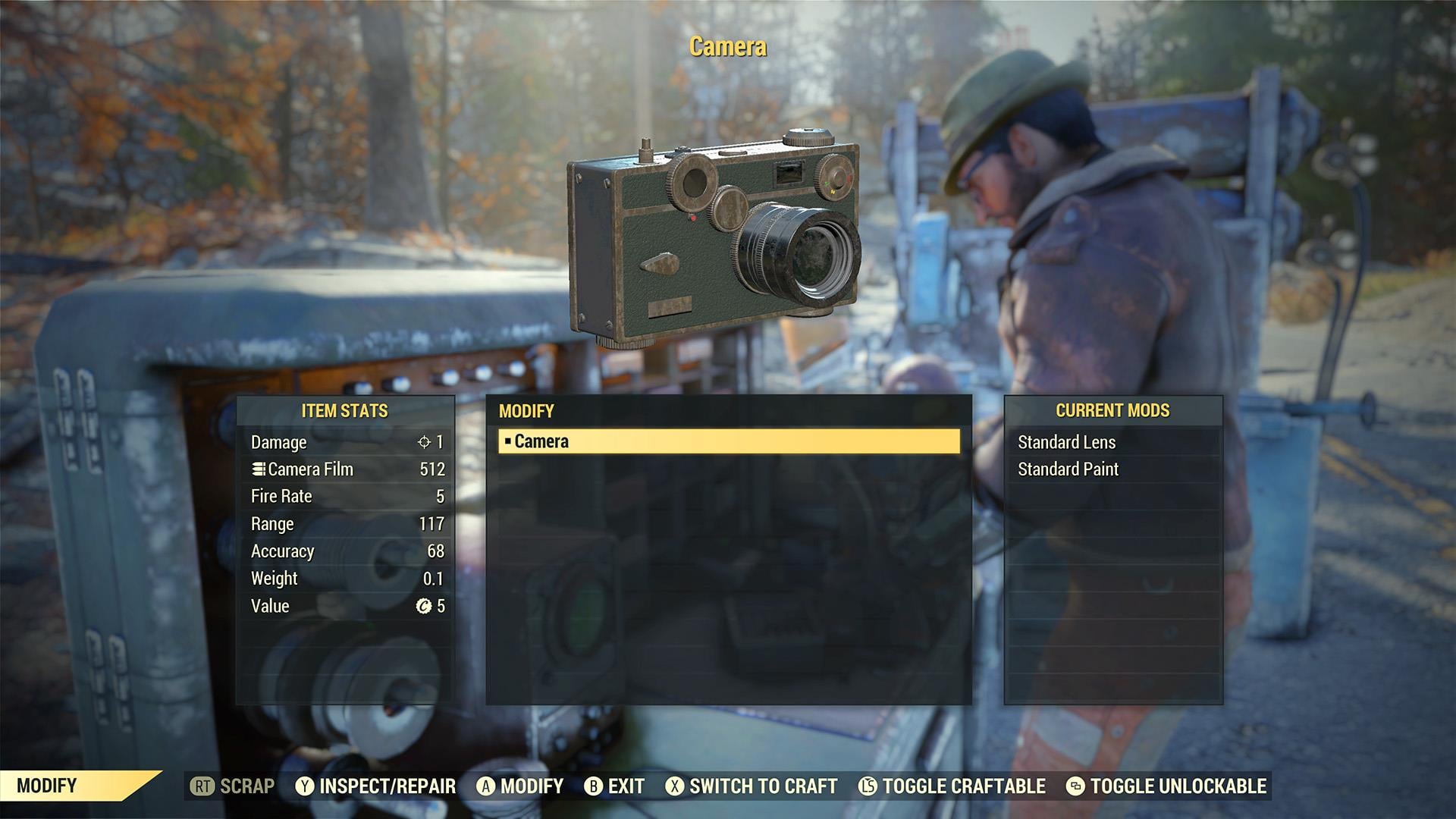Select the LS stick icon for Toggle Craftable
This screenshot has height=819, width=1456.
[x=869, y=786]
